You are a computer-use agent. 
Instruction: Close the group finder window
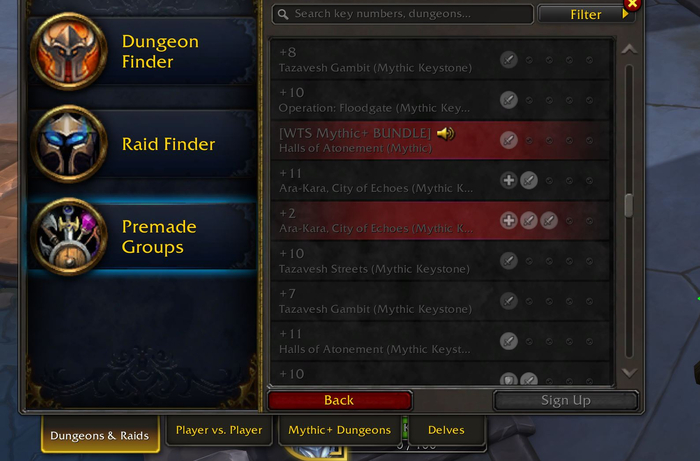click(x=630, y=5)
